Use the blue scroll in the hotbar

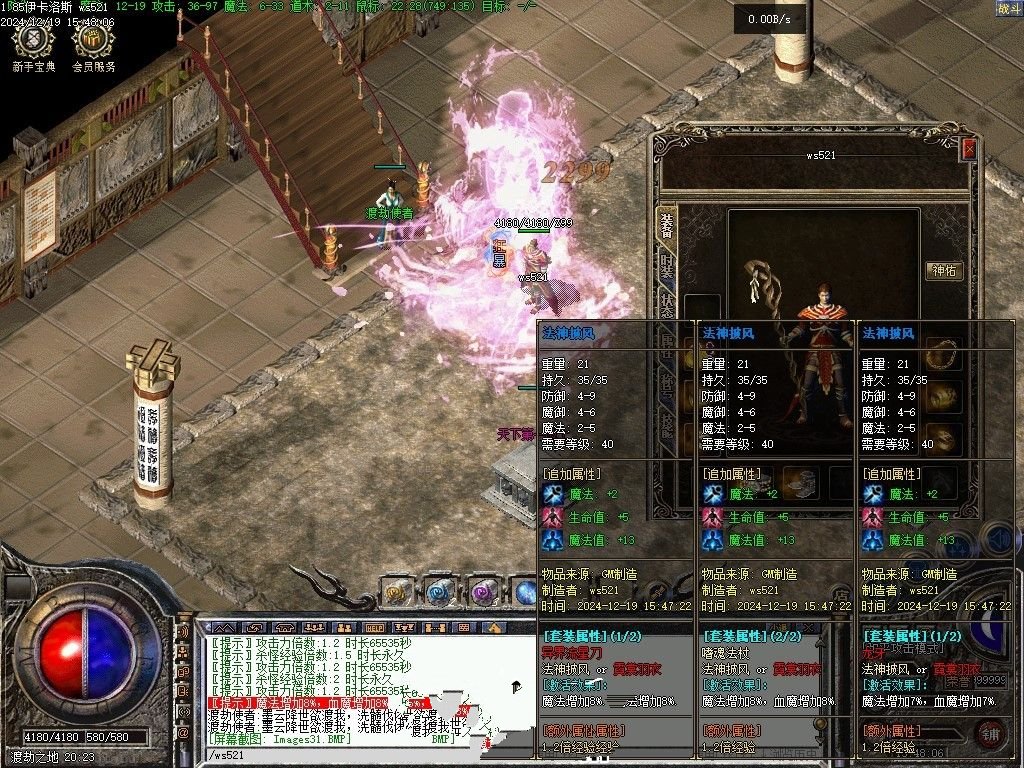pyautogui.click(x=440, y=592)
